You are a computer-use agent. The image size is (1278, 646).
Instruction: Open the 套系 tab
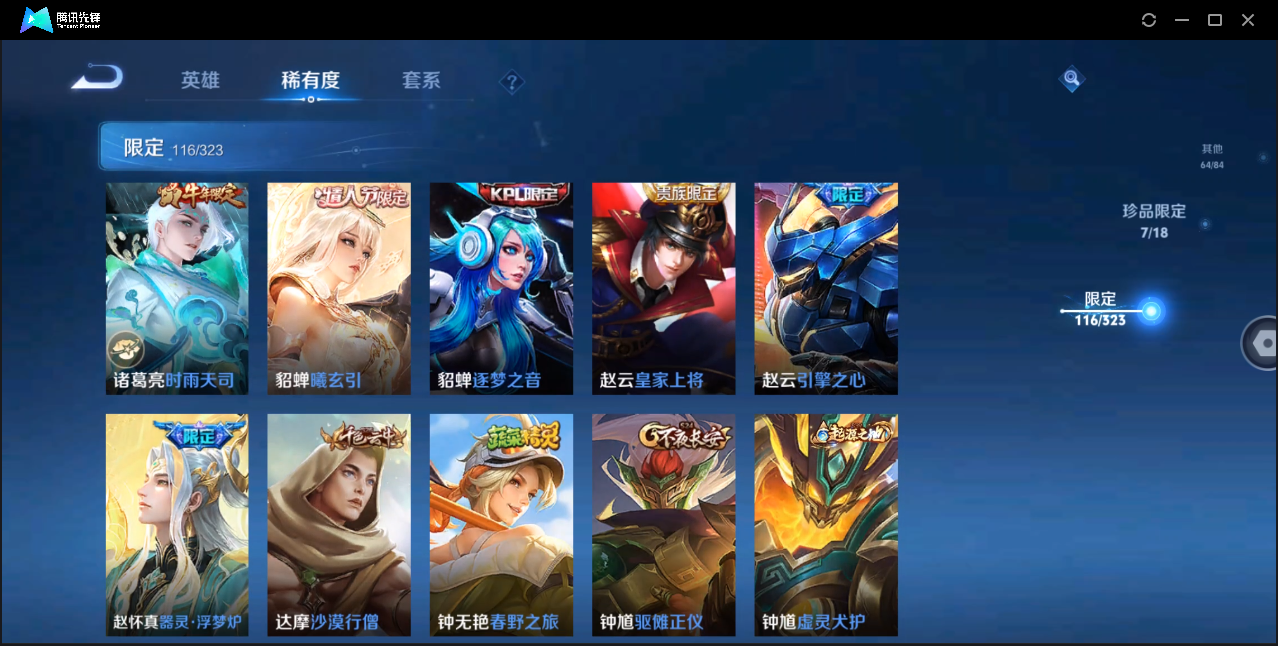tap(421, 80)
